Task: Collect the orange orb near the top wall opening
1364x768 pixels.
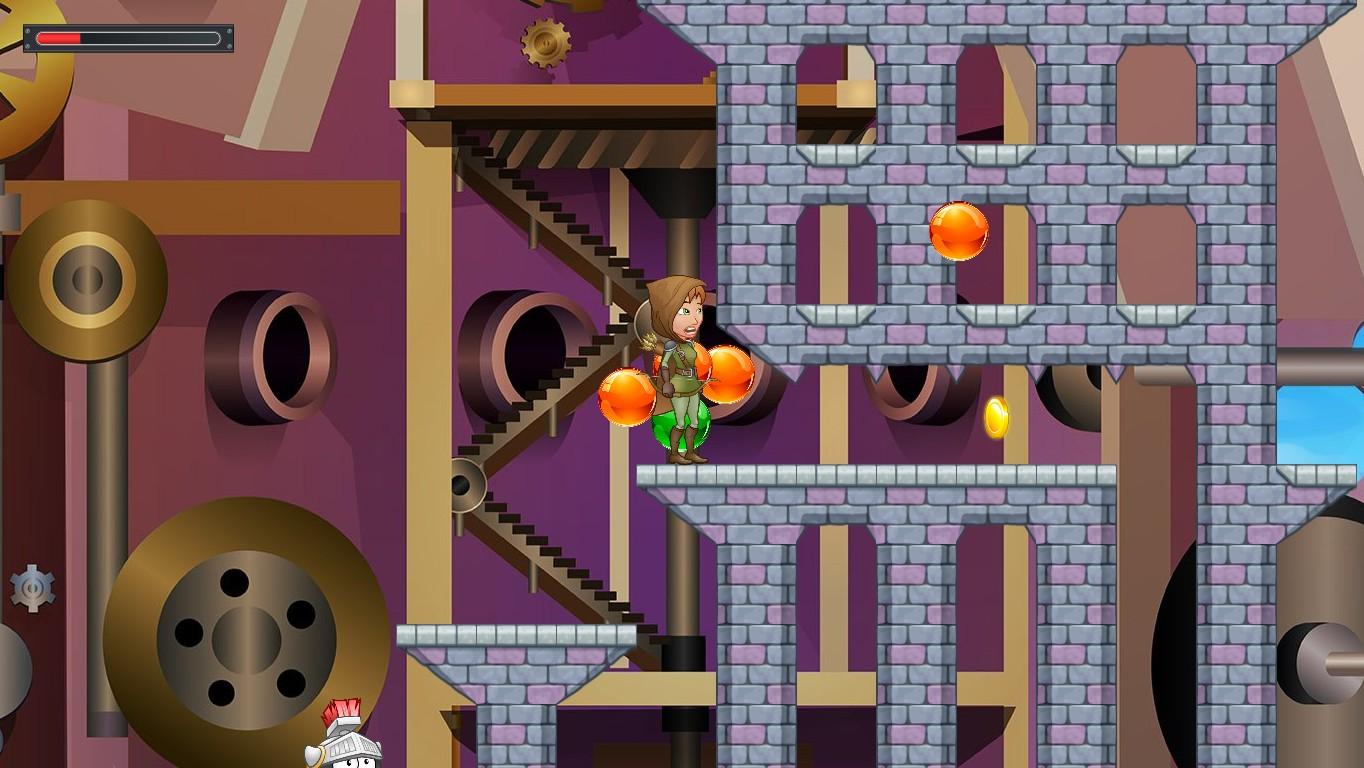Action: 957,232
